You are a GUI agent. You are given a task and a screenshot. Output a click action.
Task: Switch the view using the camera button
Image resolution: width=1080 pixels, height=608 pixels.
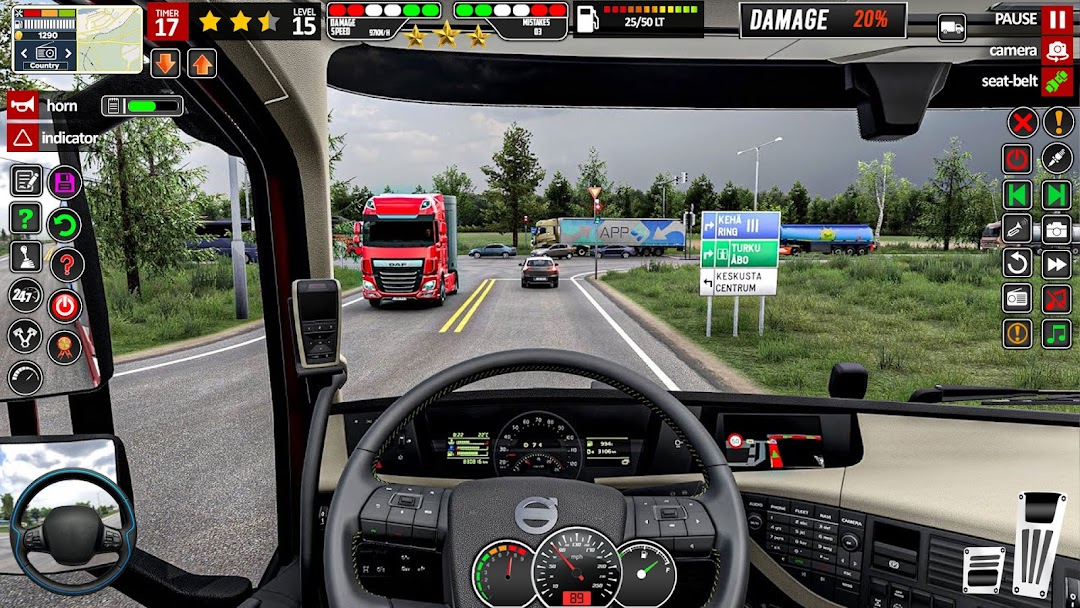click(x=1056, y=50)
